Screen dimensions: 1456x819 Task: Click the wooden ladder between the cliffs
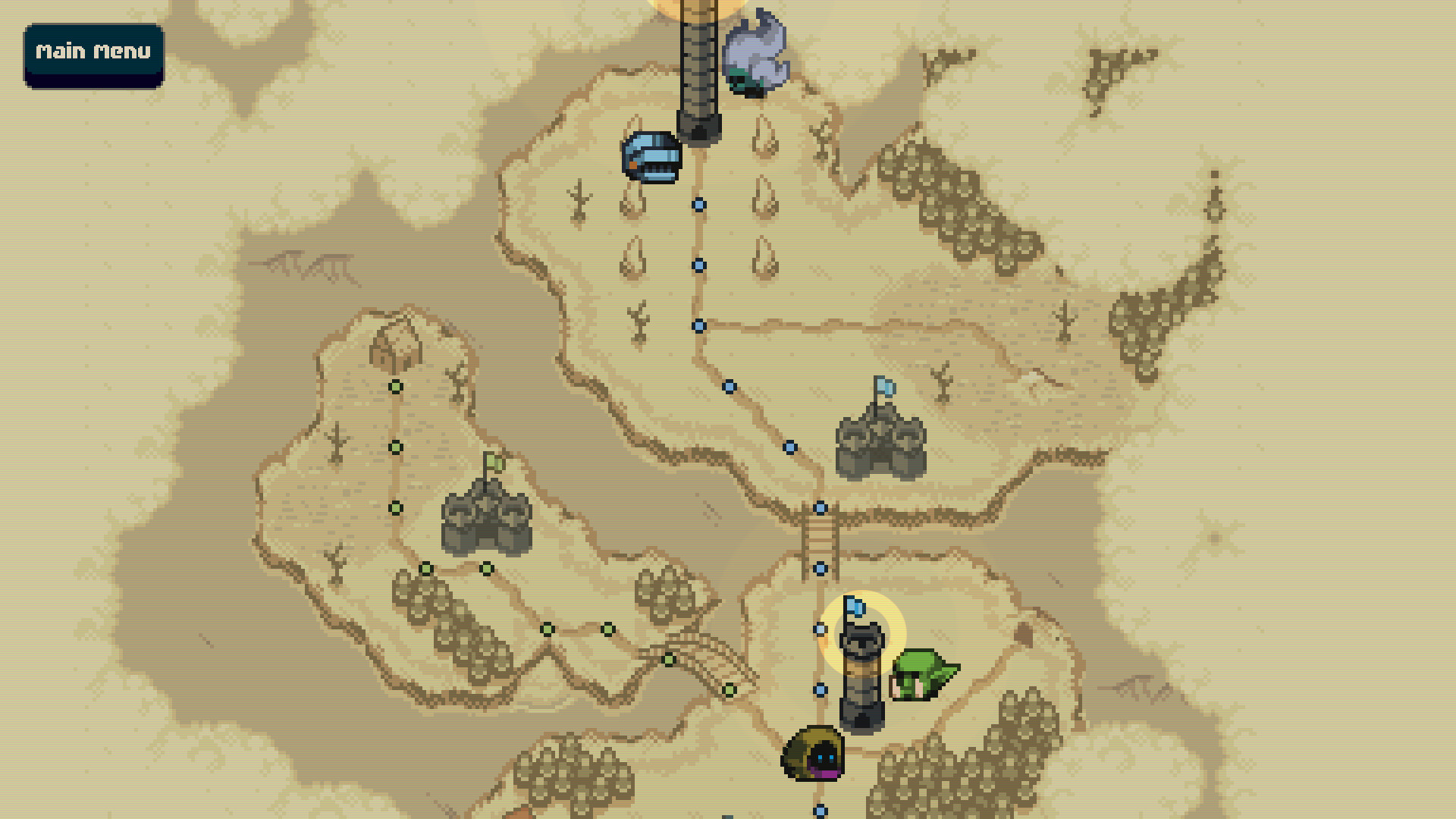pos(817,538)
